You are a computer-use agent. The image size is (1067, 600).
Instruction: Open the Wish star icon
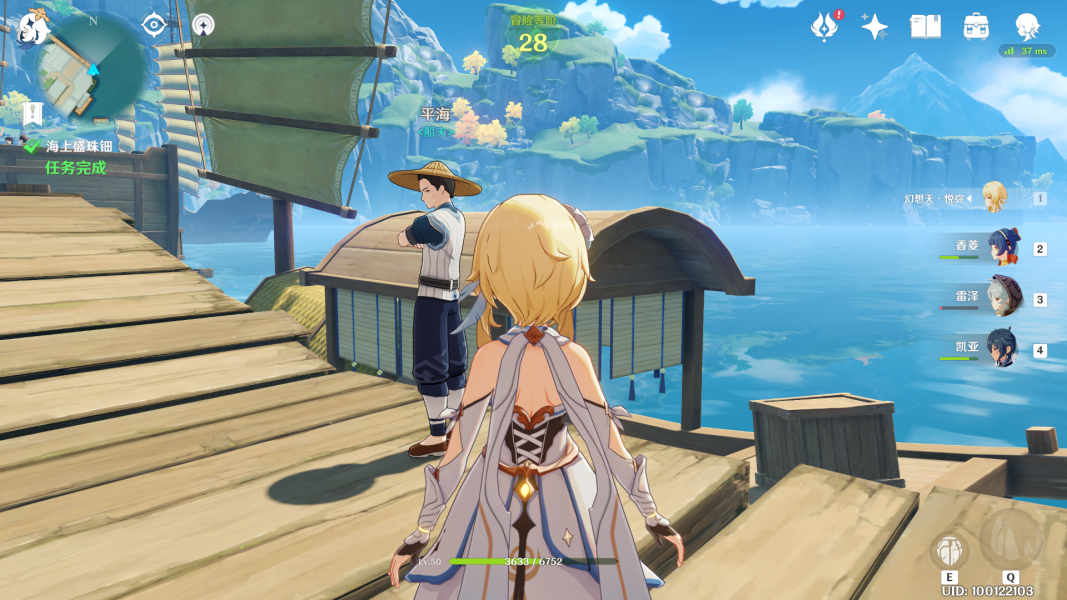tap(874, 27)
